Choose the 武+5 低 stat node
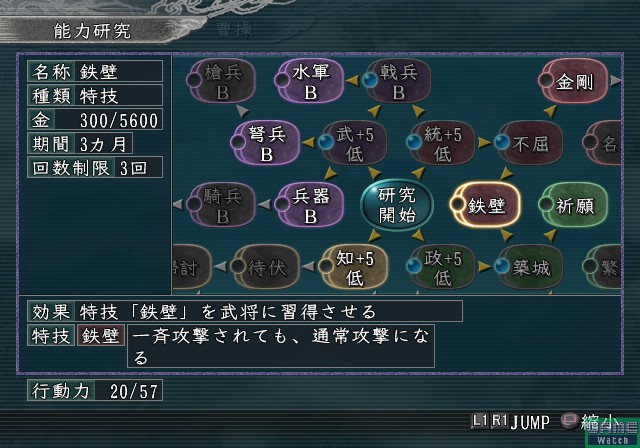Viewport: 640px width, 448px height. click(354, 143)
